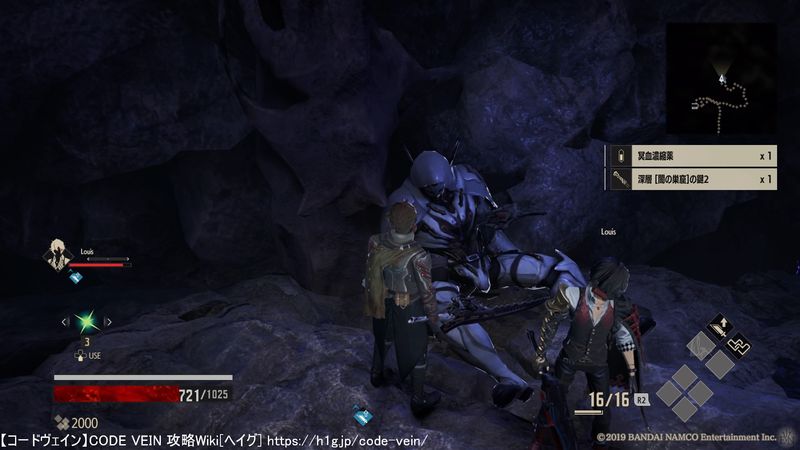Image resolution: width=800 pixels, height=450 pixels.
Task: Cycle quick item with the left arrow
Action: click(x=65, y=322)
